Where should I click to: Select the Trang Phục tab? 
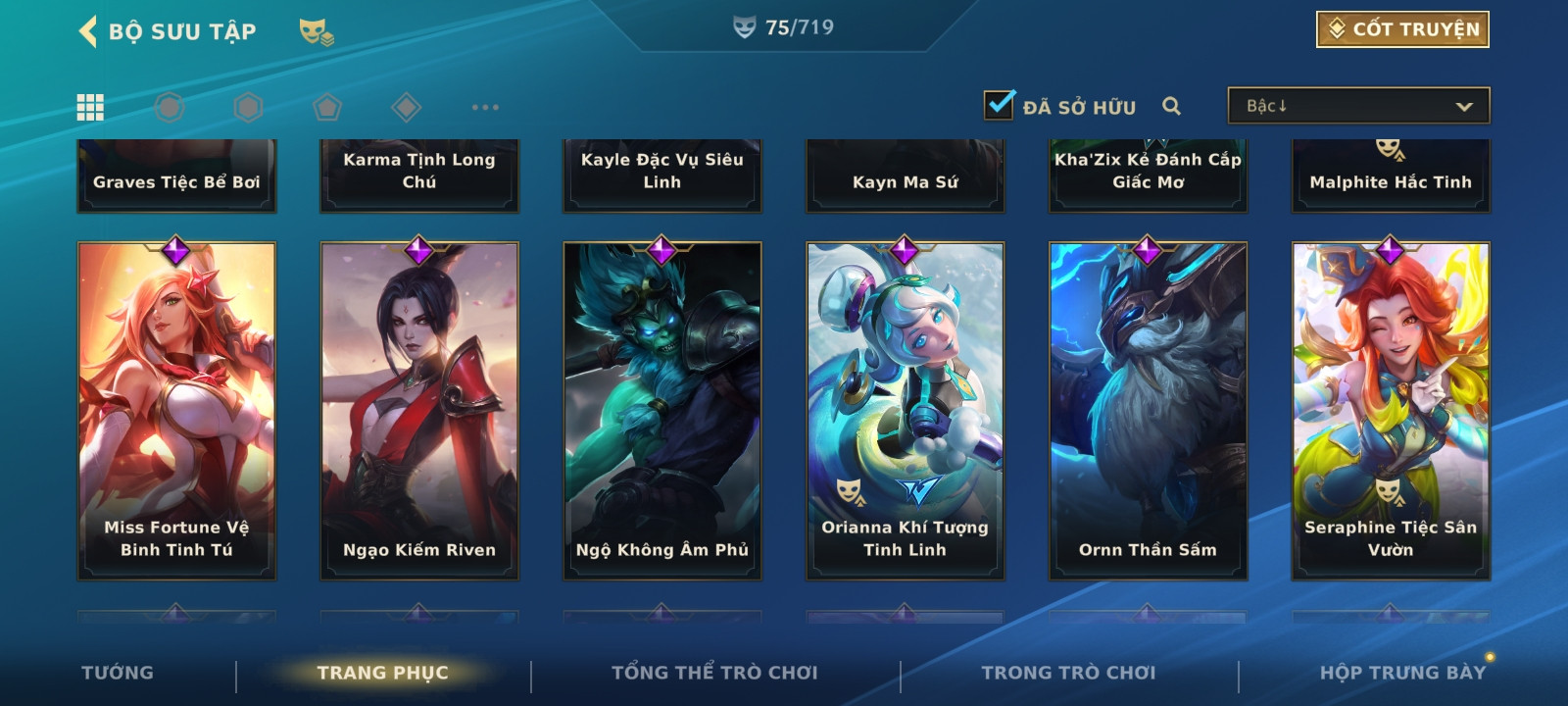click(x=382, y=673)
